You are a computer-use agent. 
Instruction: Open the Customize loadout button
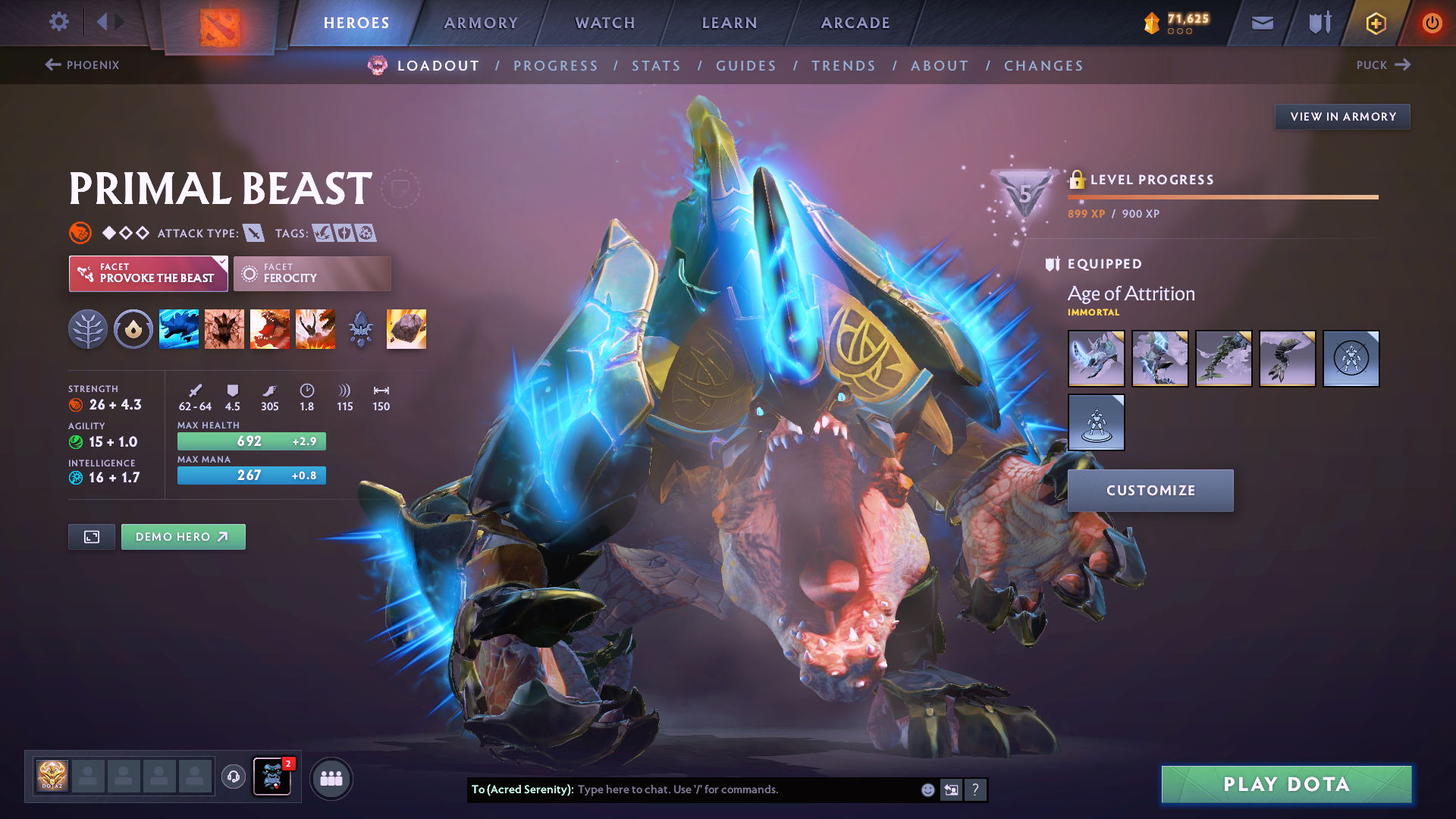1150,491
